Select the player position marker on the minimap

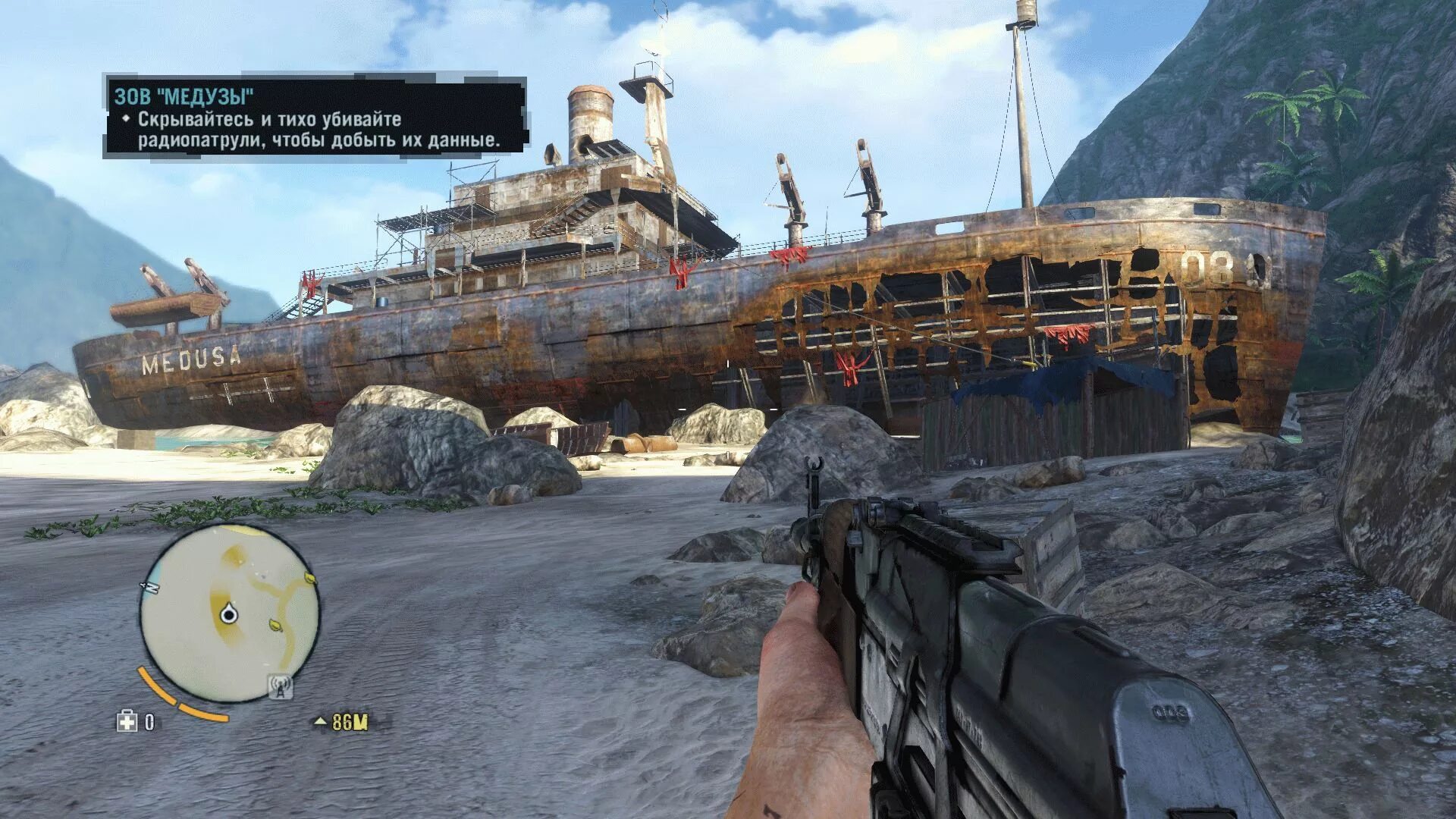click(227, 614)
